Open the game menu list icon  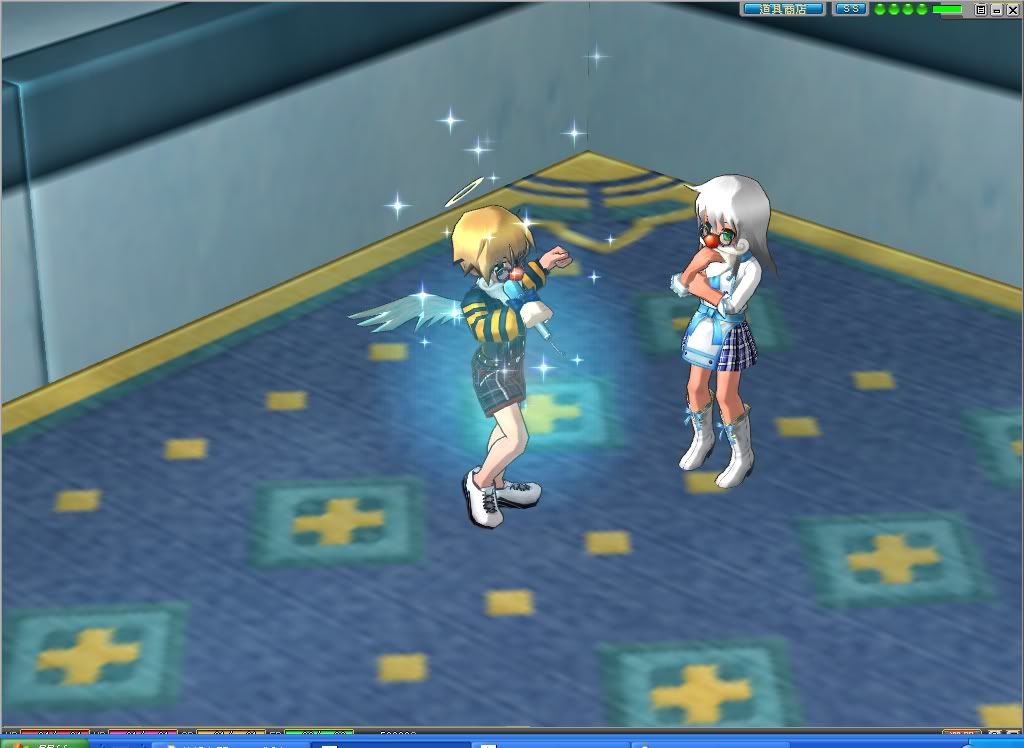(x=981, y=9)
